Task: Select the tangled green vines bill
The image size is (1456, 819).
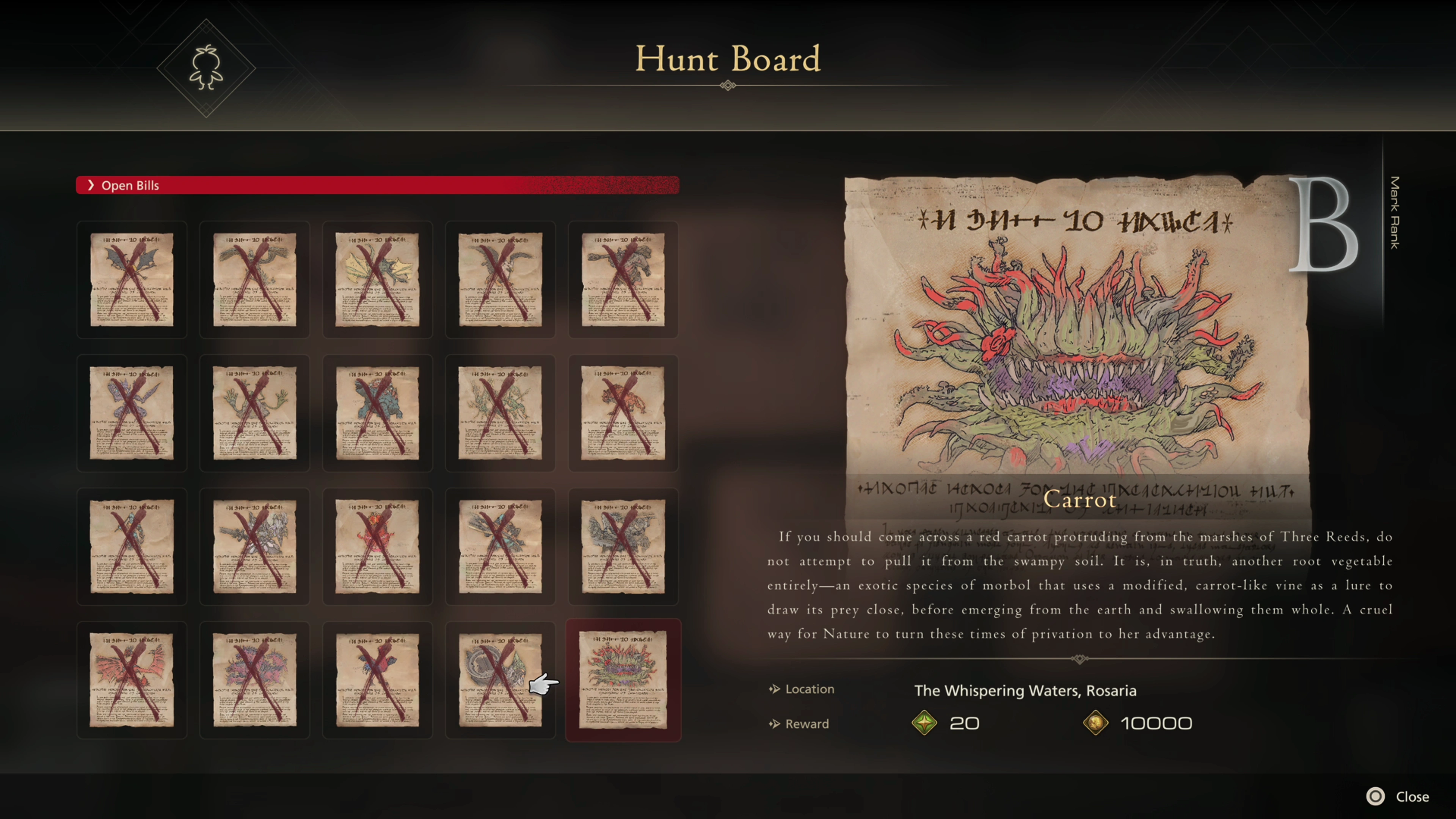Action: point(500,413)
